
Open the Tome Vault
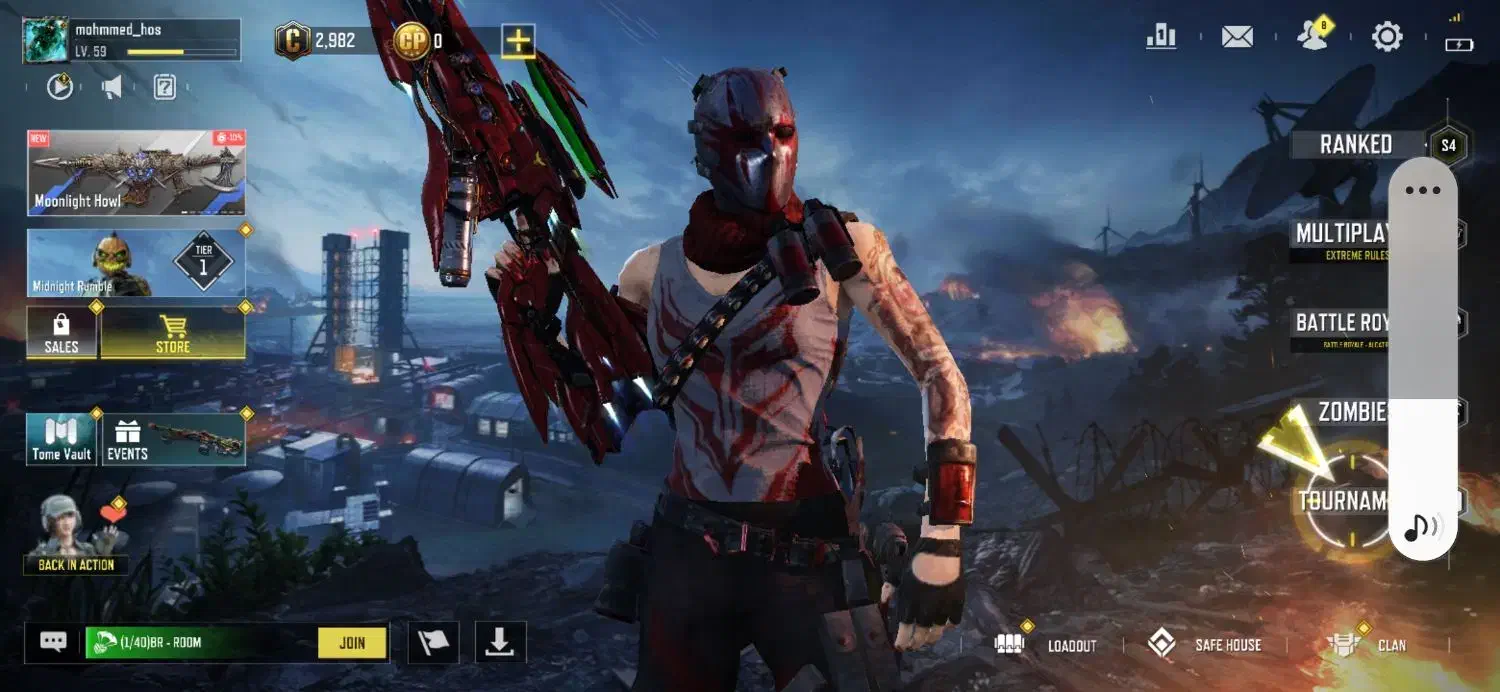pos(62,440)
